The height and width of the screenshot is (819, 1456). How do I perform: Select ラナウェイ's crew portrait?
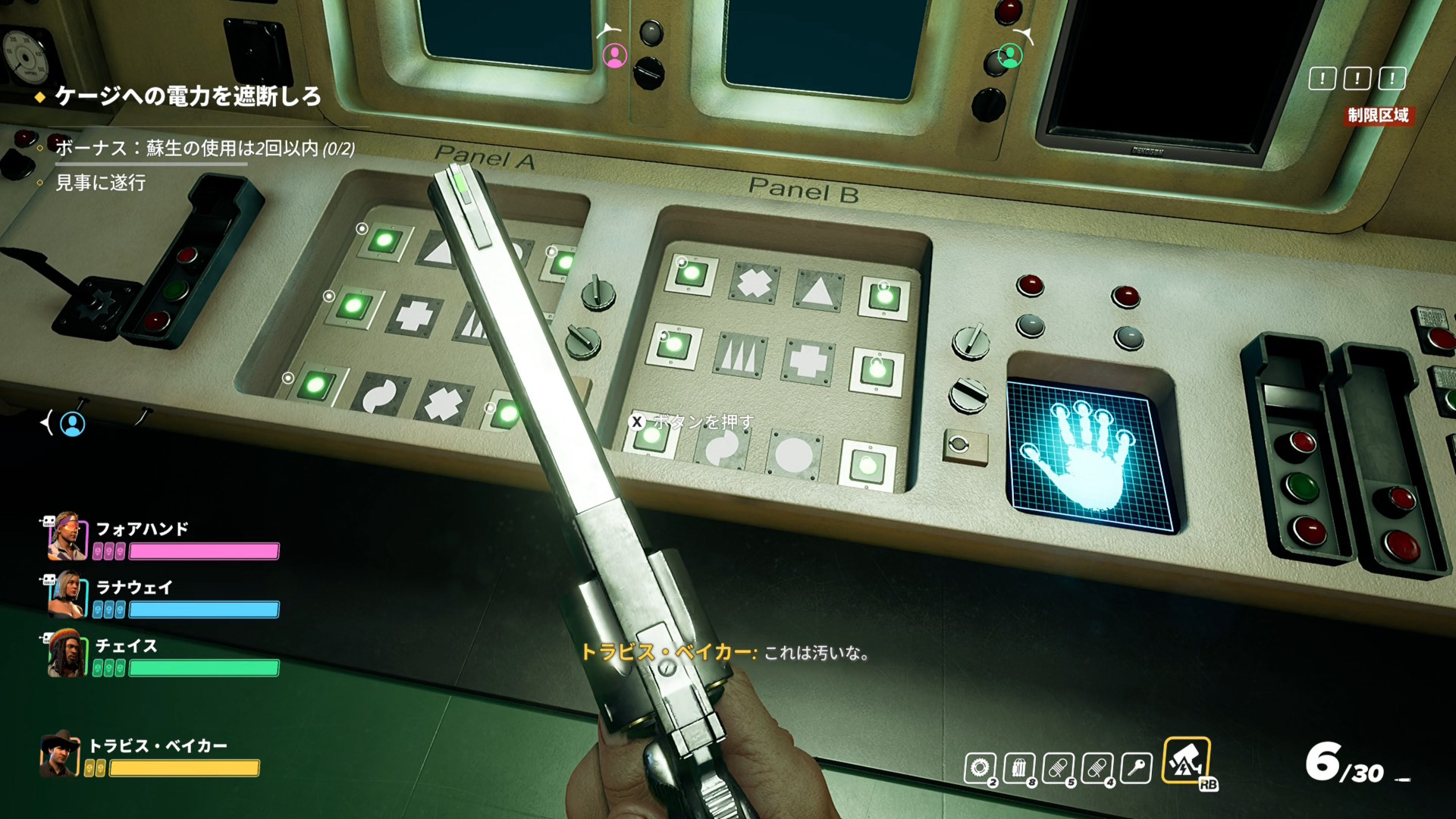(x=65, y=595)
